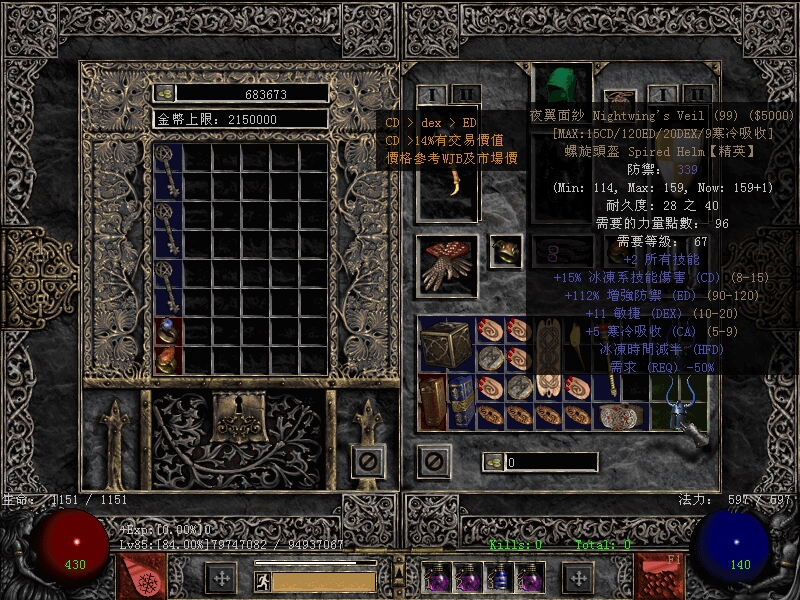Click the inventory gold drop button

tap(492, 462)
